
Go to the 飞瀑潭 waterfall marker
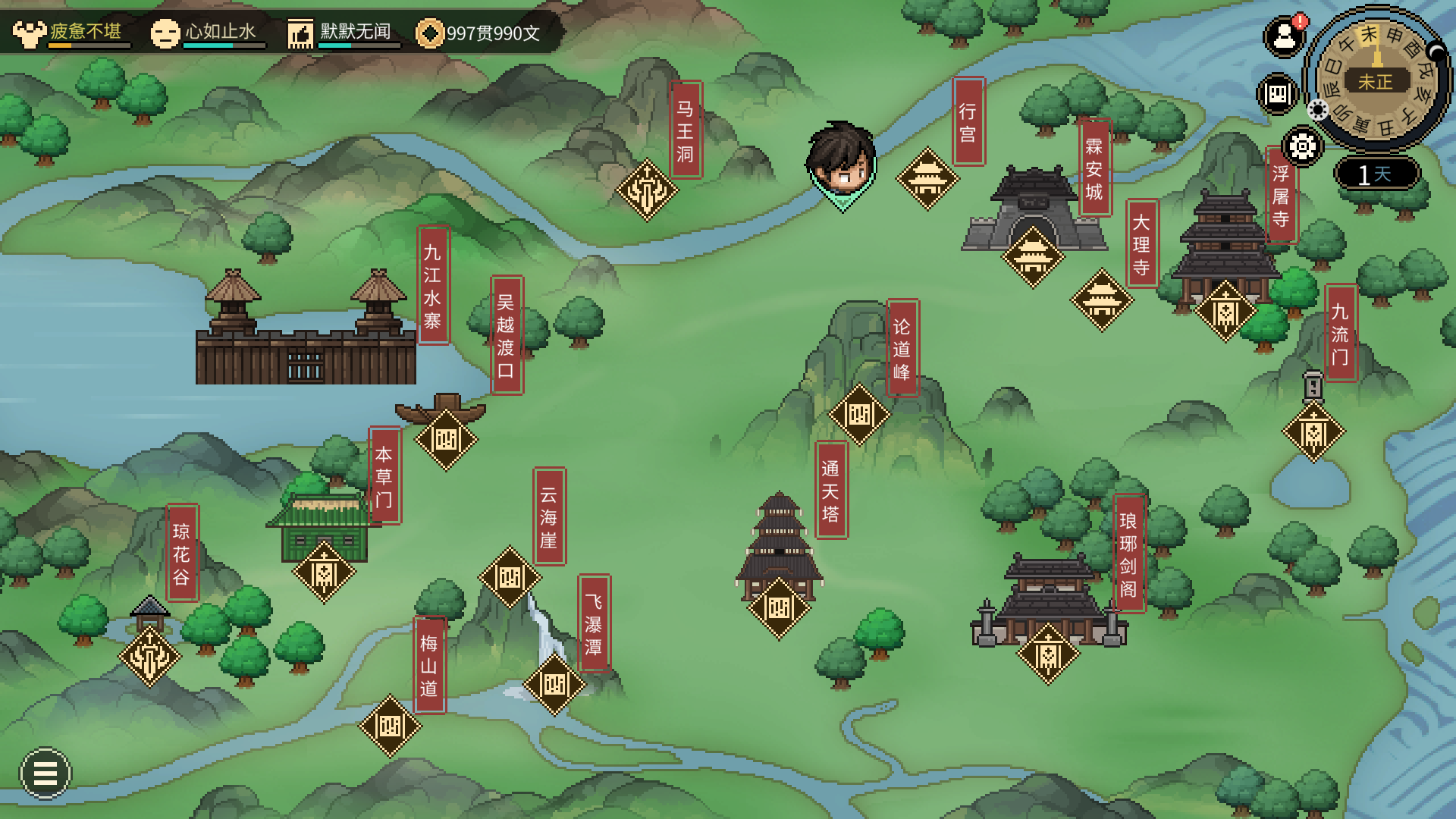coord(554,684)
